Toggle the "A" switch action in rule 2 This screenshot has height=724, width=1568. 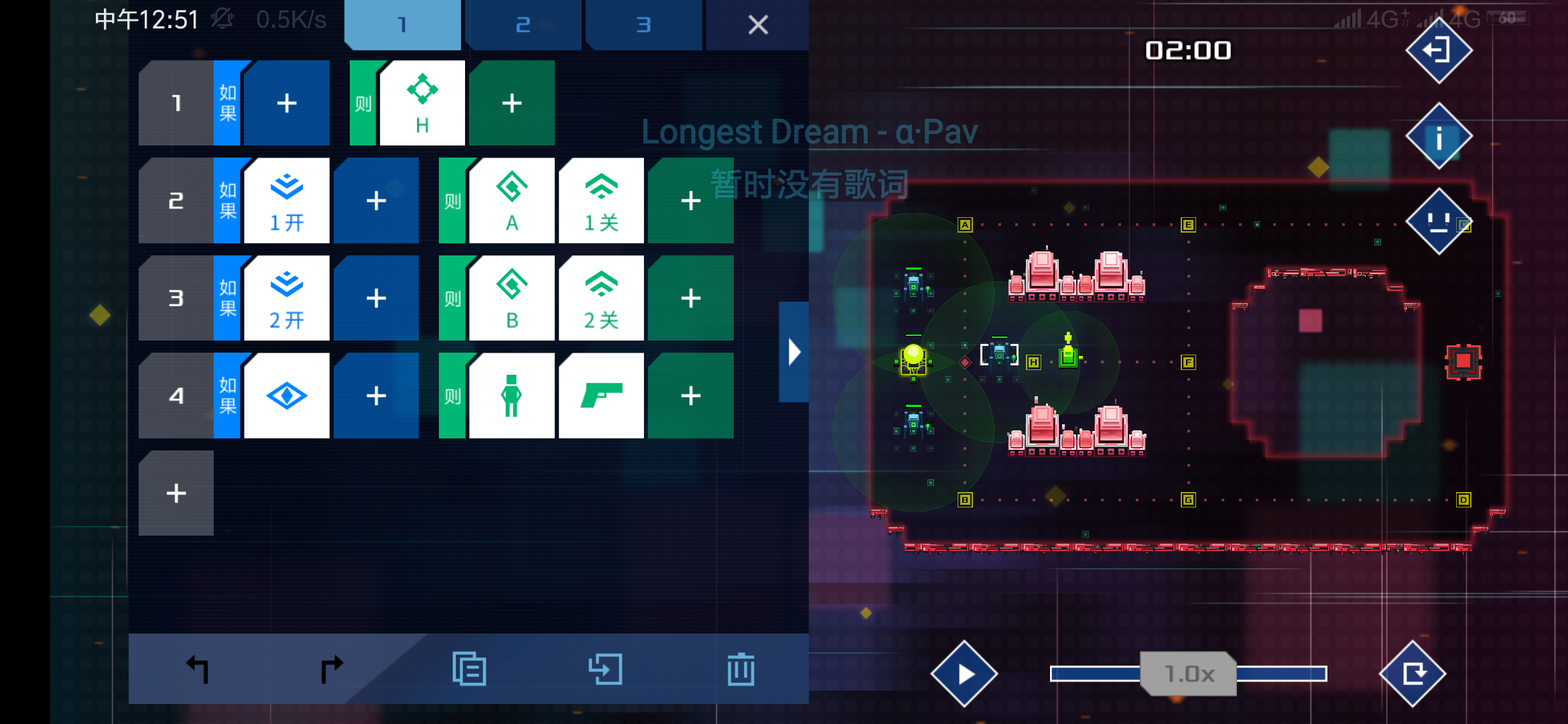coord(511,200)
